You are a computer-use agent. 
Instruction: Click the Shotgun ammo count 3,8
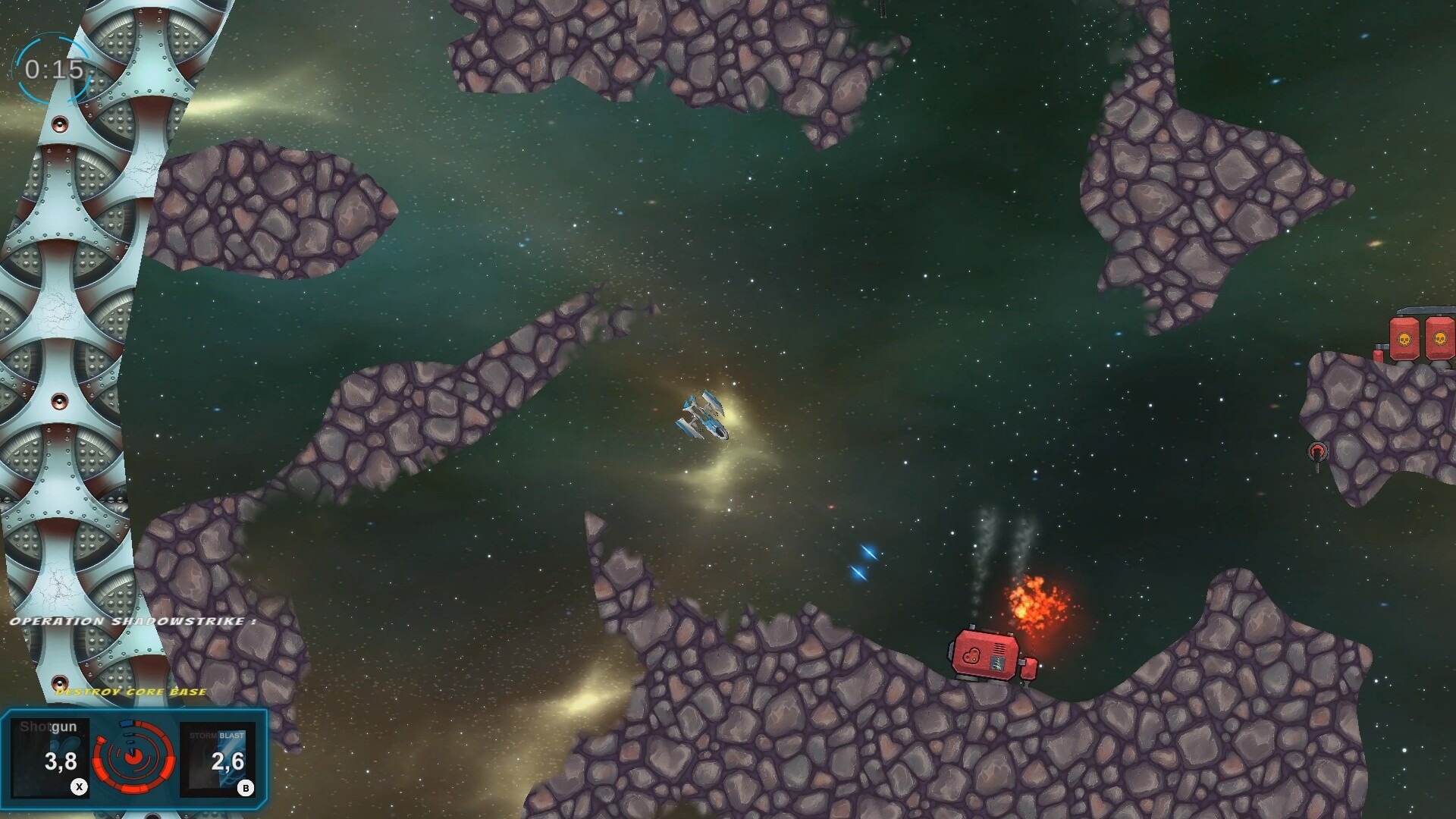point(61,762)
